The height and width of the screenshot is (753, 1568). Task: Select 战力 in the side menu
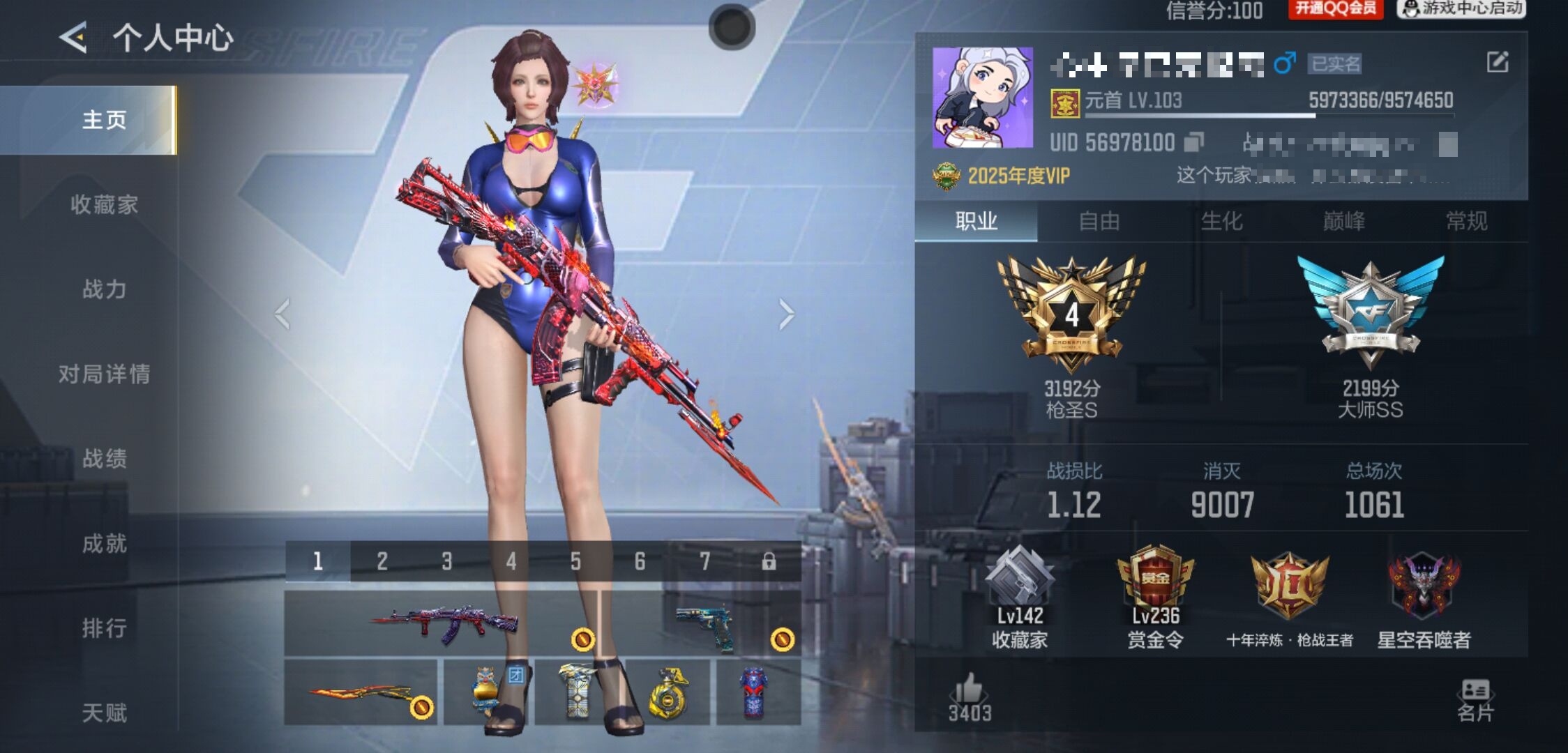(104, 289)
